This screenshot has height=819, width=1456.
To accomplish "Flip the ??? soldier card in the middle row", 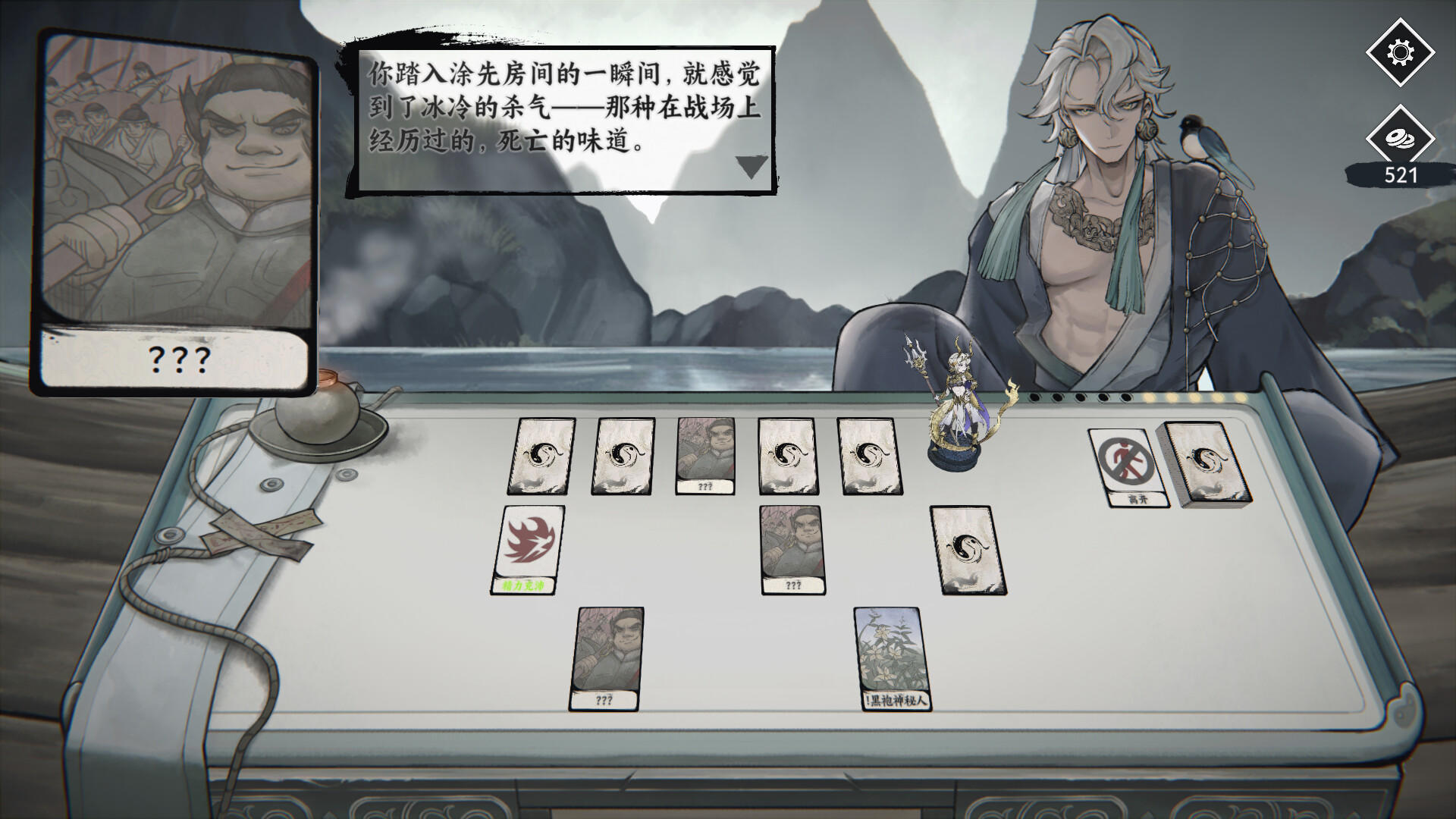I will click(x=793, y=544).
